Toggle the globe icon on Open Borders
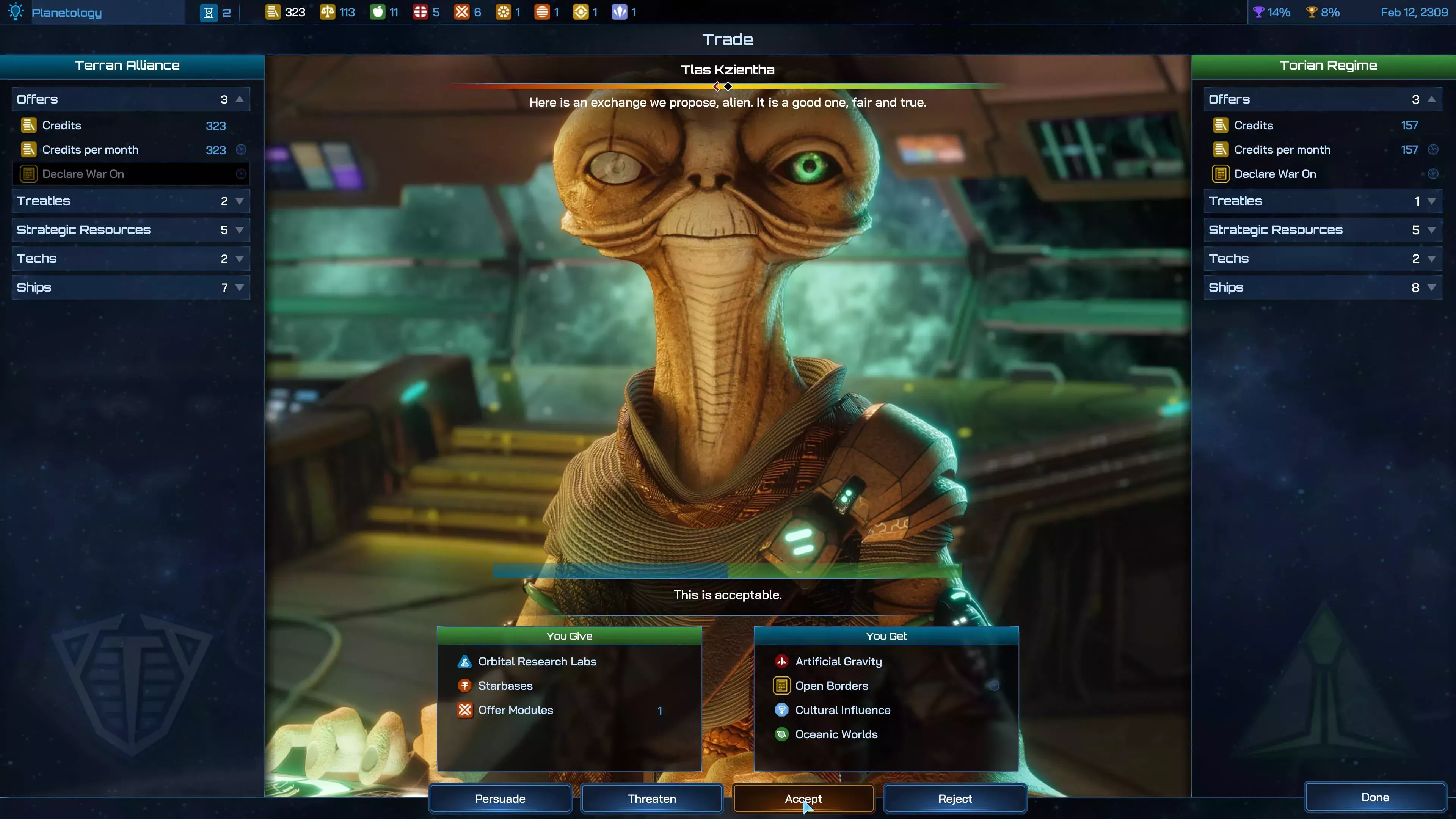 995,686
